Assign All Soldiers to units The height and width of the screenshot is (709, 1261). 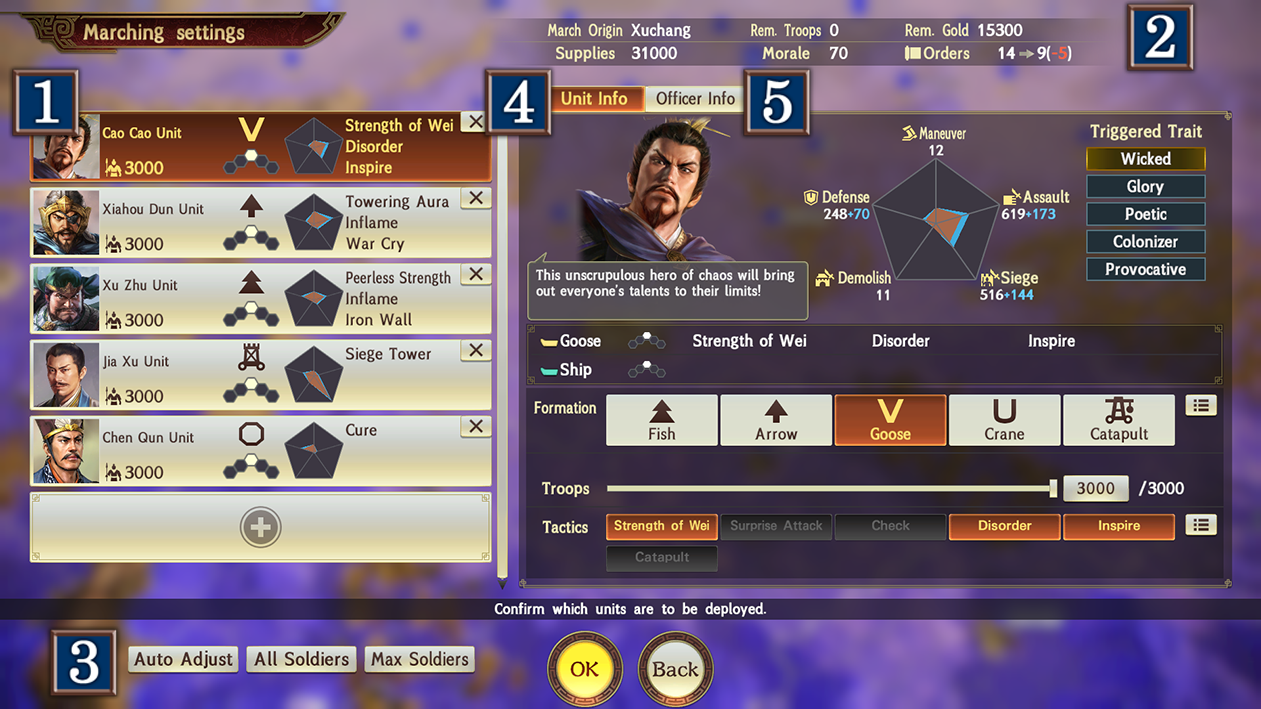301,659
